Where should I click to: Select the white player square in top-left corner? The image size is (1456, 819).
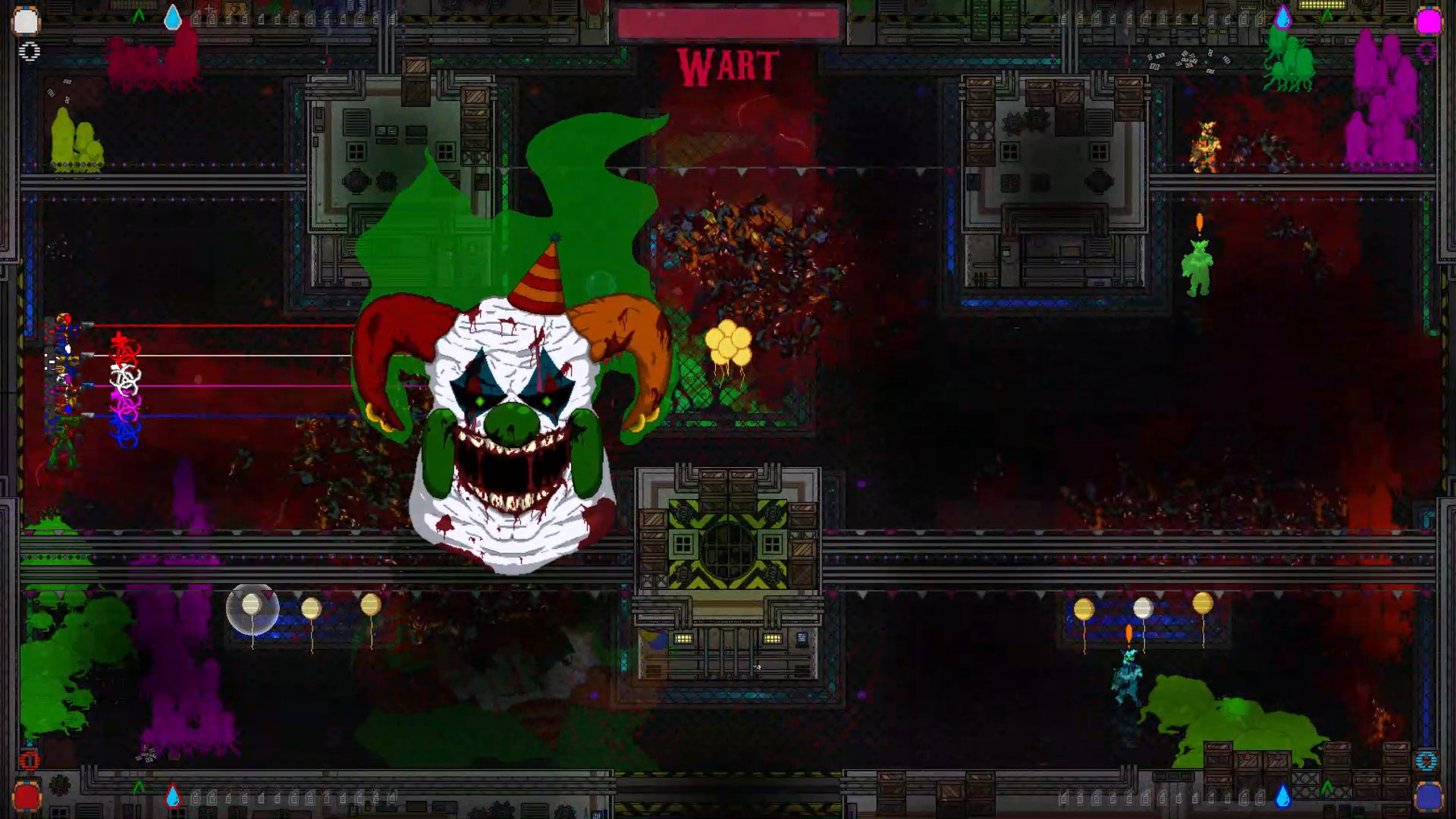[x=27, y=20]
